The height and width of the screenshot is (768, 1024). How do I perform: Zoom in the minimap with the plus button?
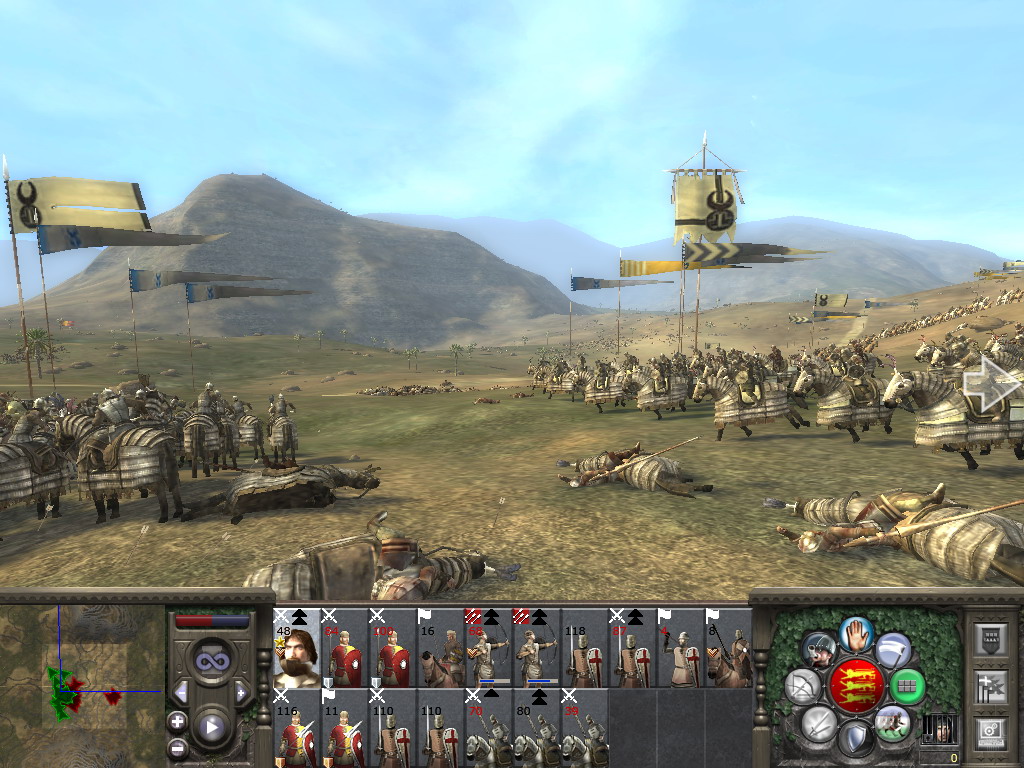(177, 721)
